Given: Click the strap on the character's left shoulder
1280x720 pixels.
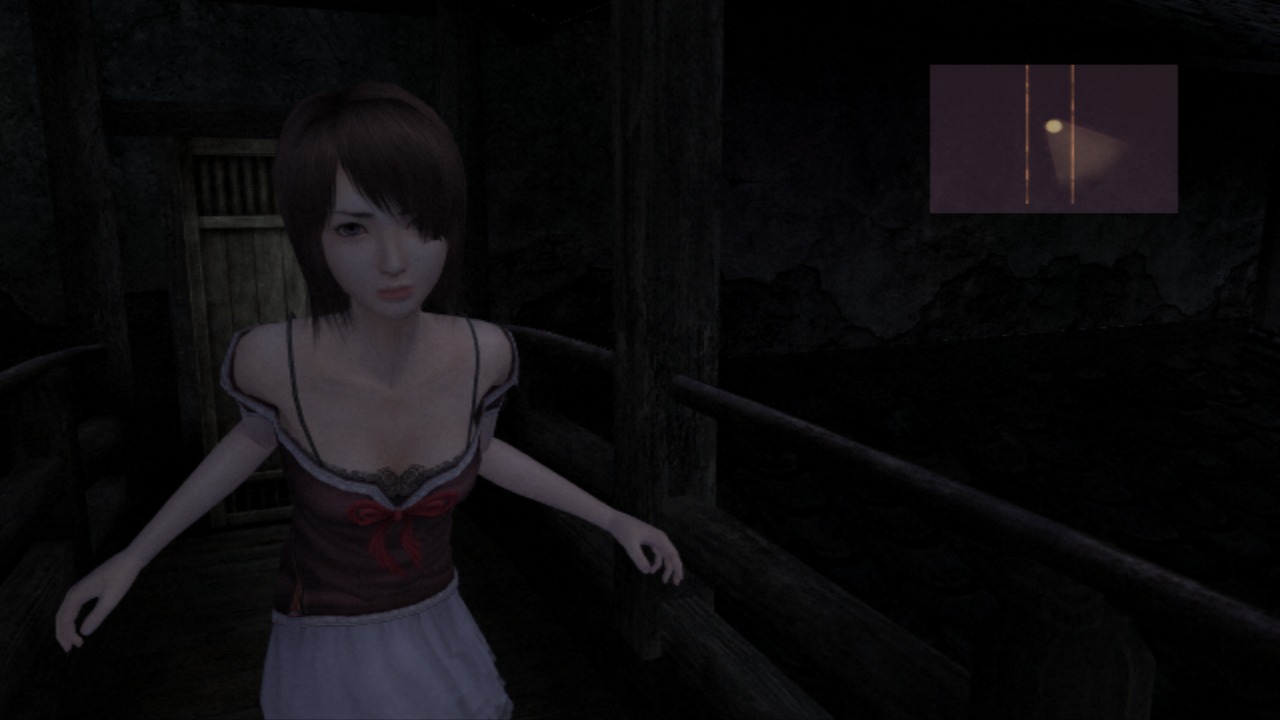Looking at the screenshot, I should (x=478, y=360).
